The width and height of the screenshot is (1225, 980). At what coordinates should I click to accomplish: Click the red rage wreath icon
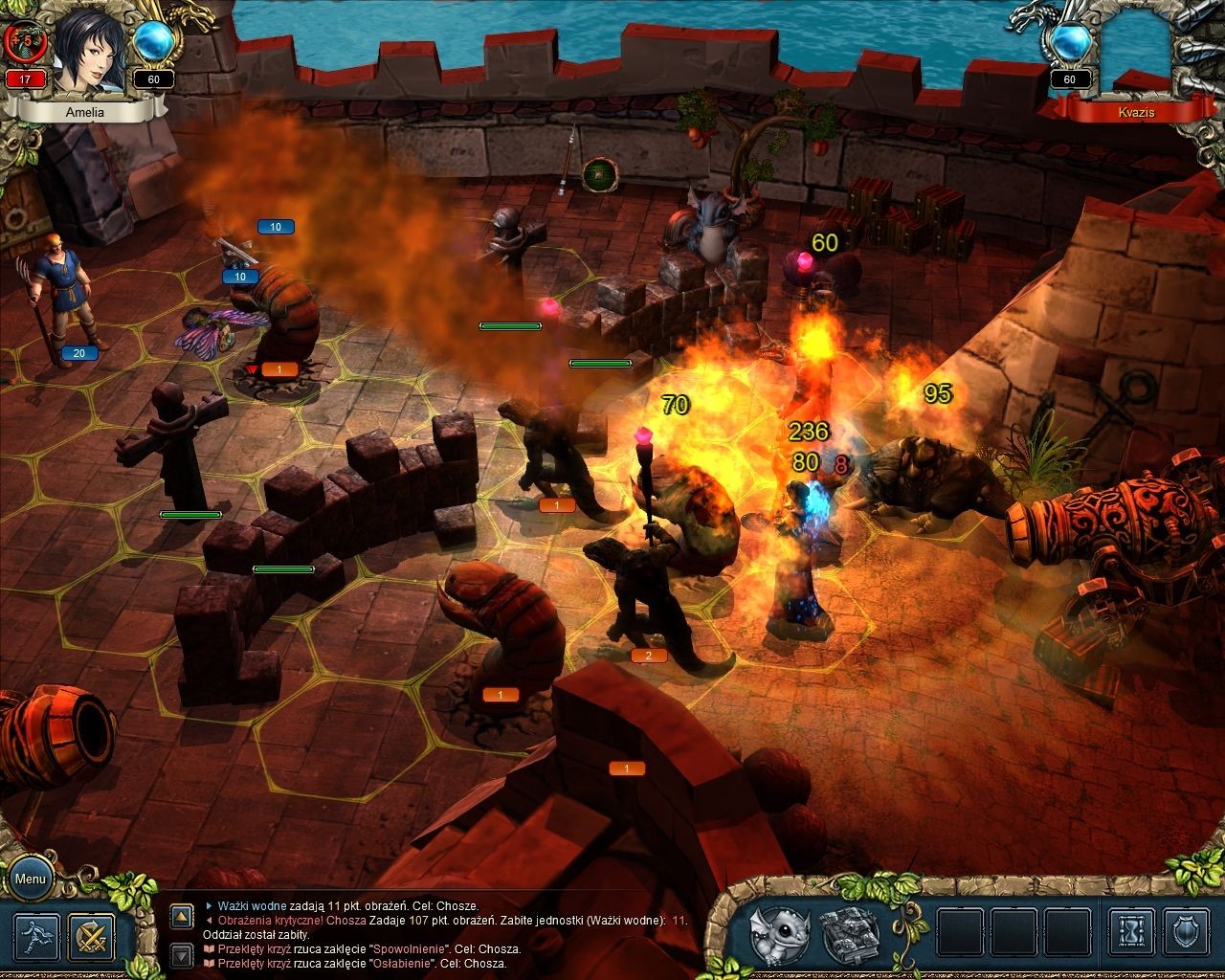24,41
